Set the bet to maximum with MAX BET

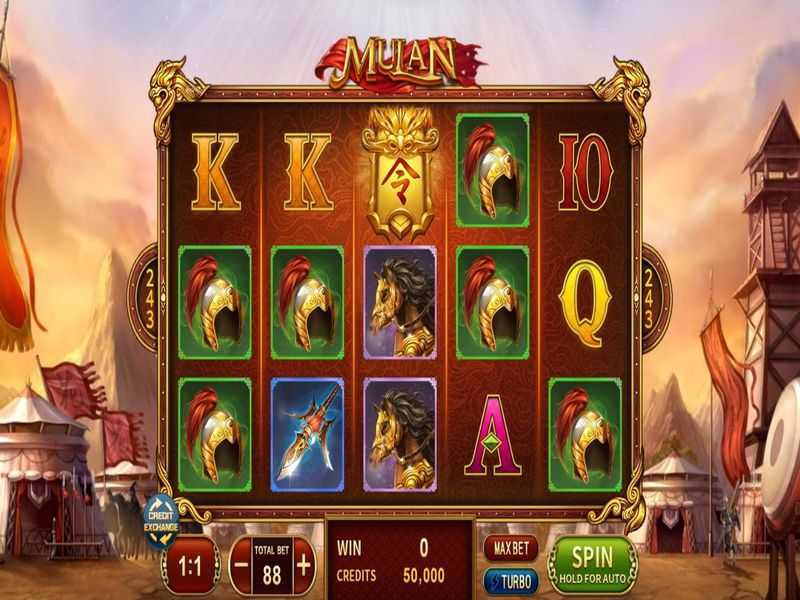[x=510, y=548]
